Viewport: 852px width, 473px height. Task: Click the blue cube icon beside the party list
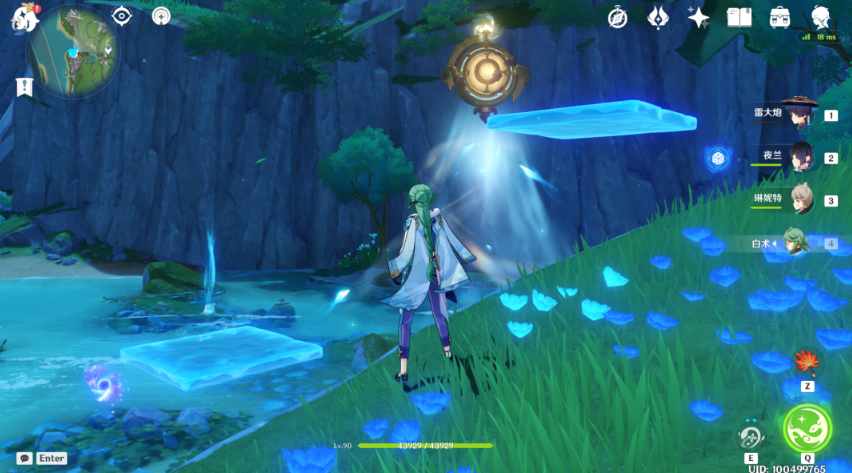point(715,158)
